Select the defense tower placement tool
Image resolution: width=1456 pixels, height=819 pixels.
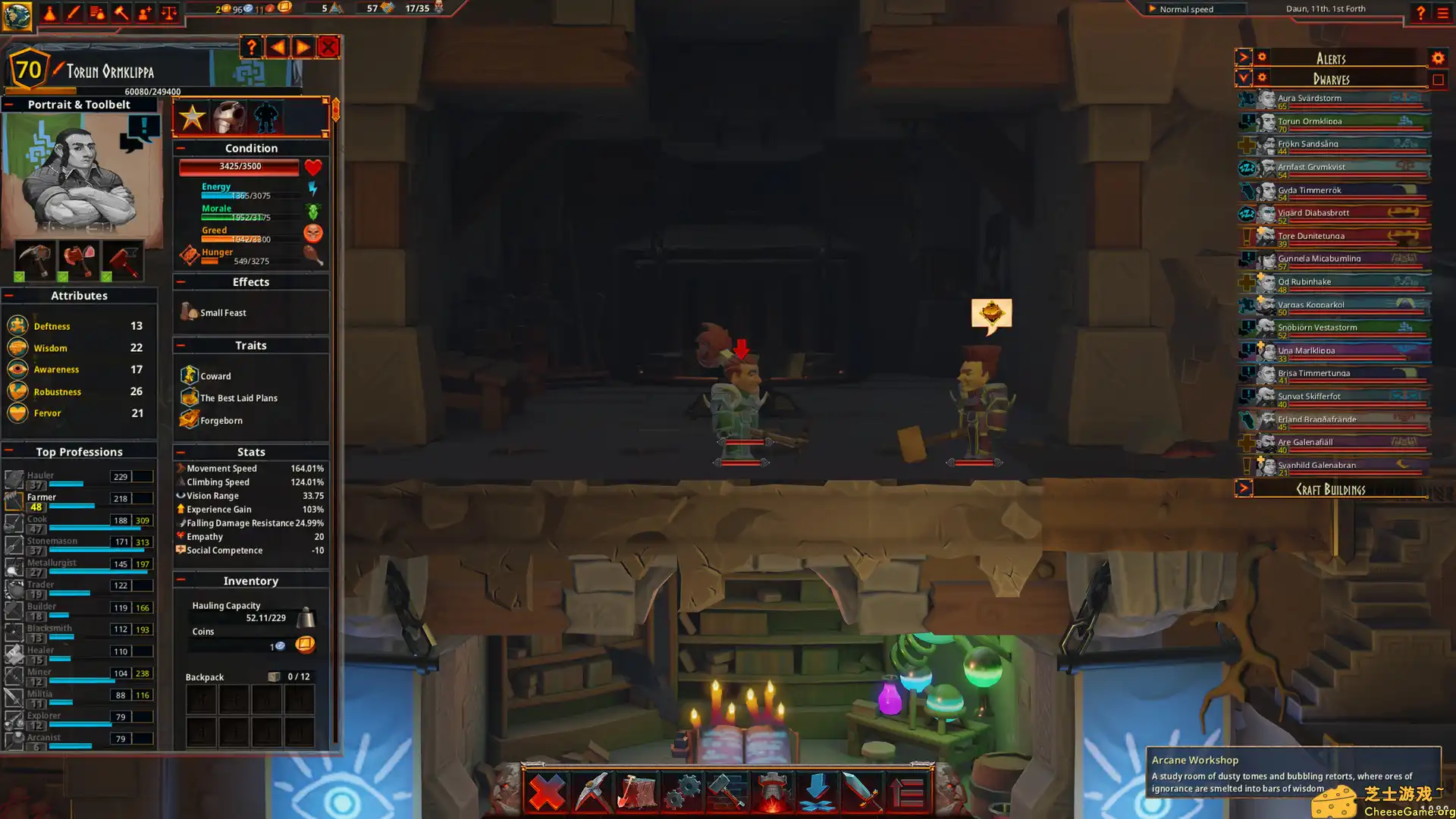[x=772, y=792]
